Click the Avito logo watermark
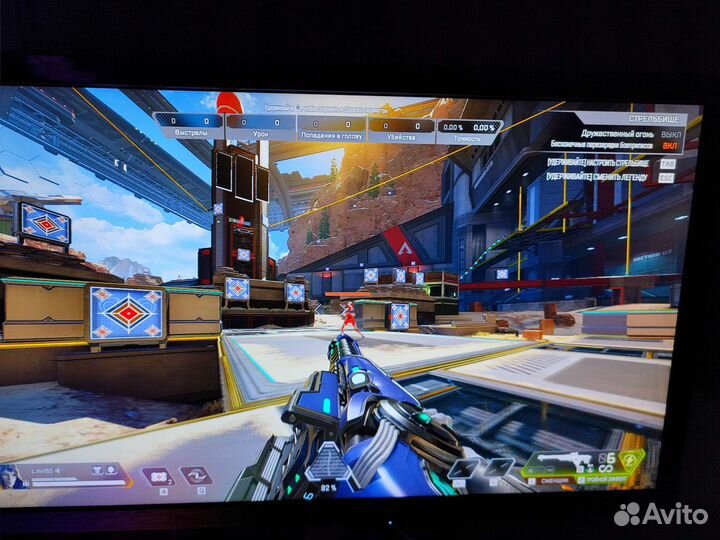 [x=661, y=514]
